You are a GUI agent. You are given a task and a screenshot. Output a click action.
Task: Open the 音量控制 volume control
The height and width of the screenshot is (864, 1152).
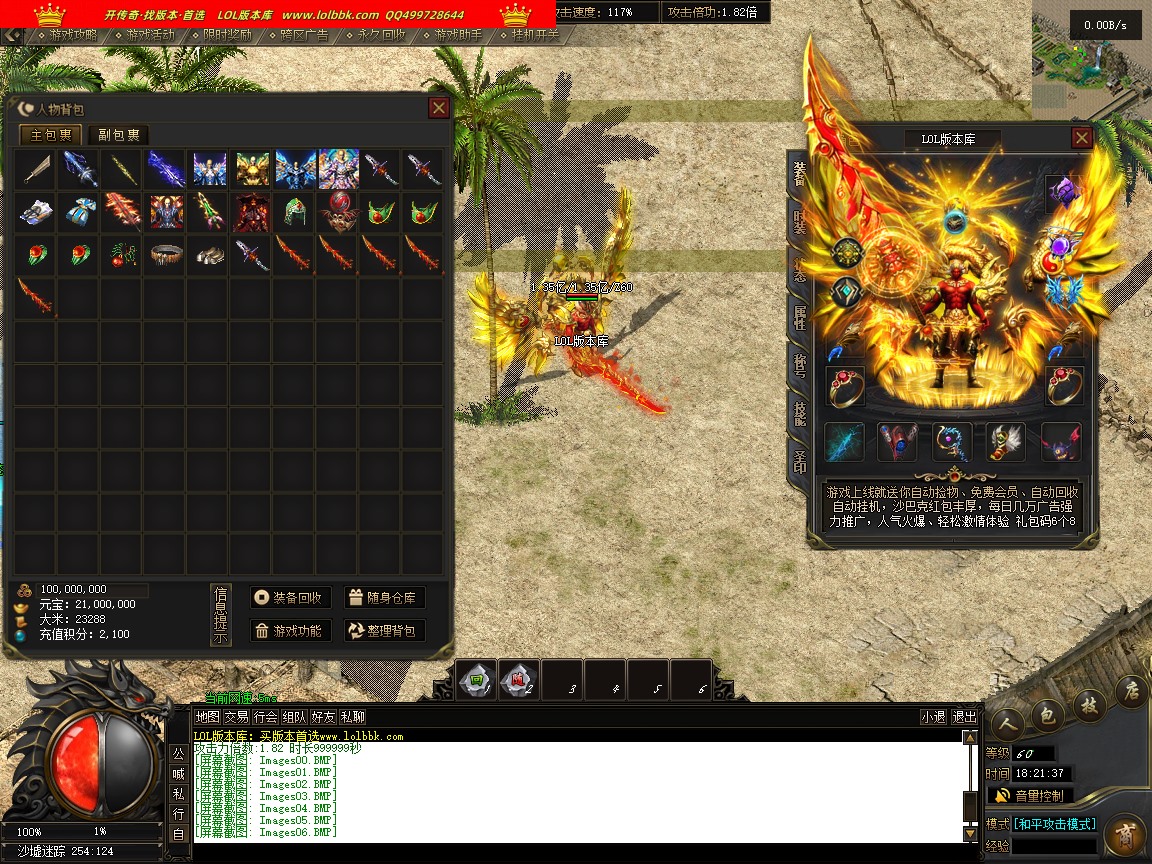[x=1030, y=796]
